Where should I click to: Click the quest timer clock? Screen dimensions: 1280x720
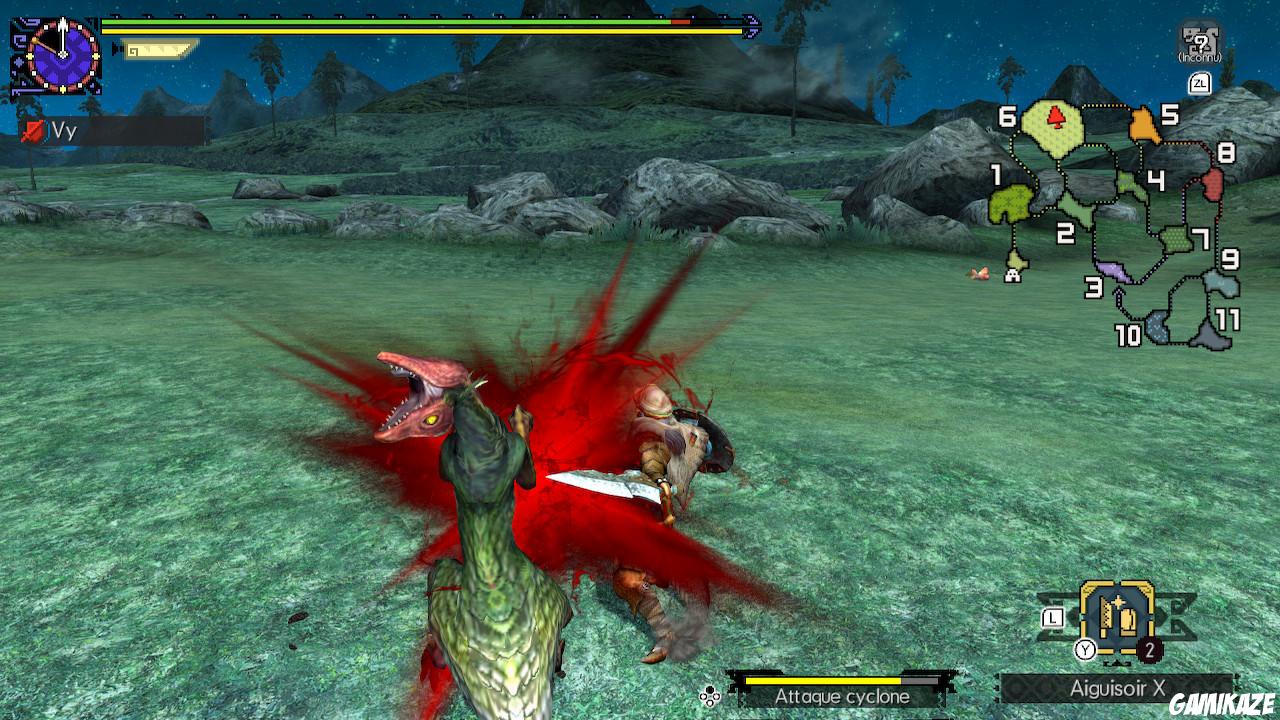click(x=62, y=55)
